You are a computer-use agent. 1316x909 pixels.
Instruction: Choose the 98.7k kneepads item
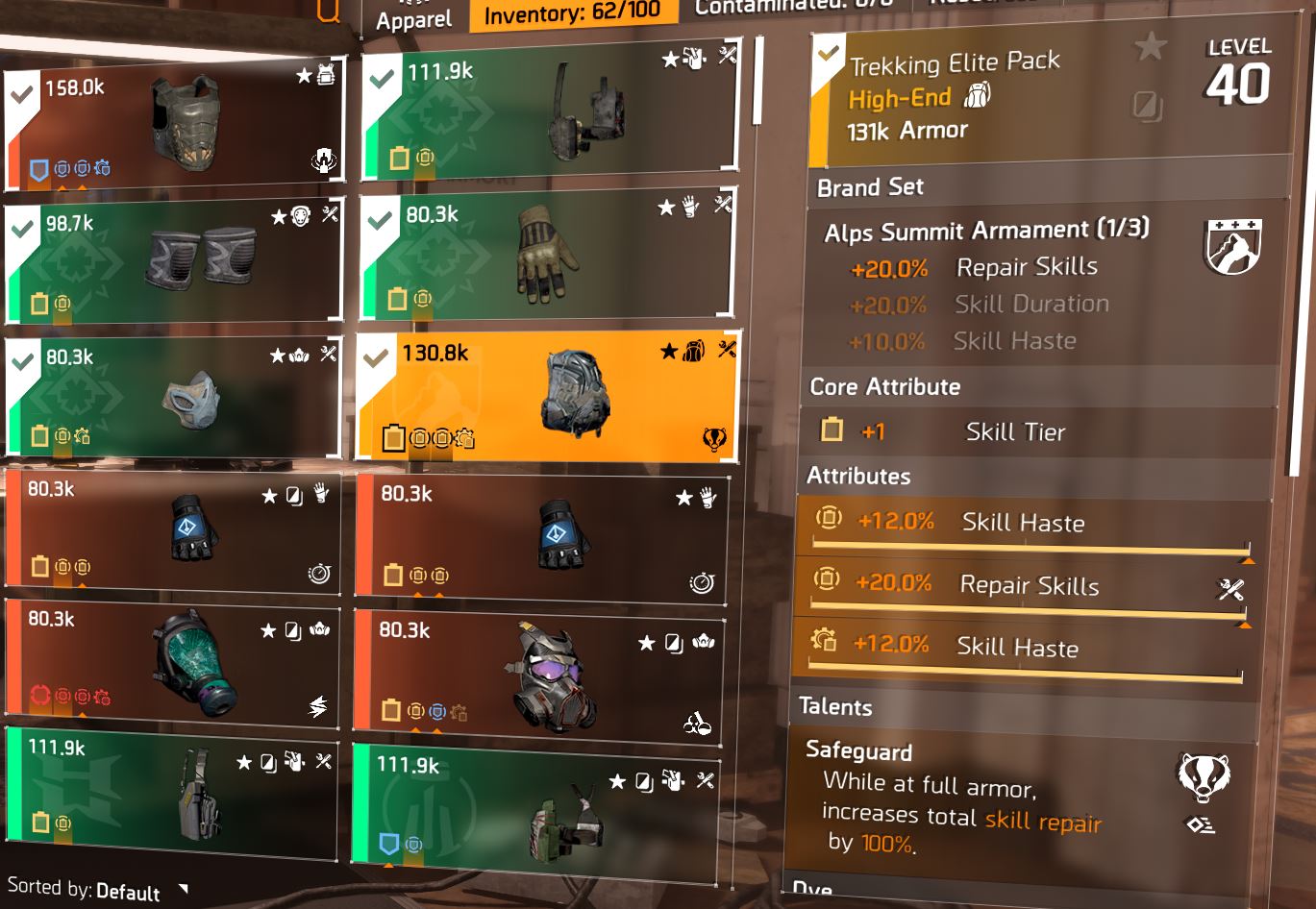(174, 260)
